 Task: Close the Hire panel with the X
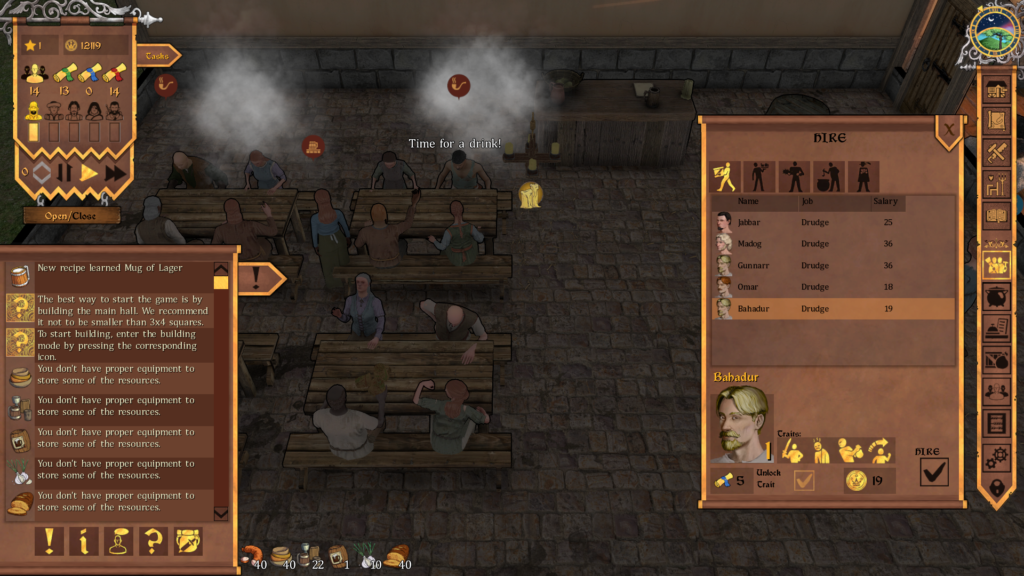pyautogui.click(x=948, y=128)
